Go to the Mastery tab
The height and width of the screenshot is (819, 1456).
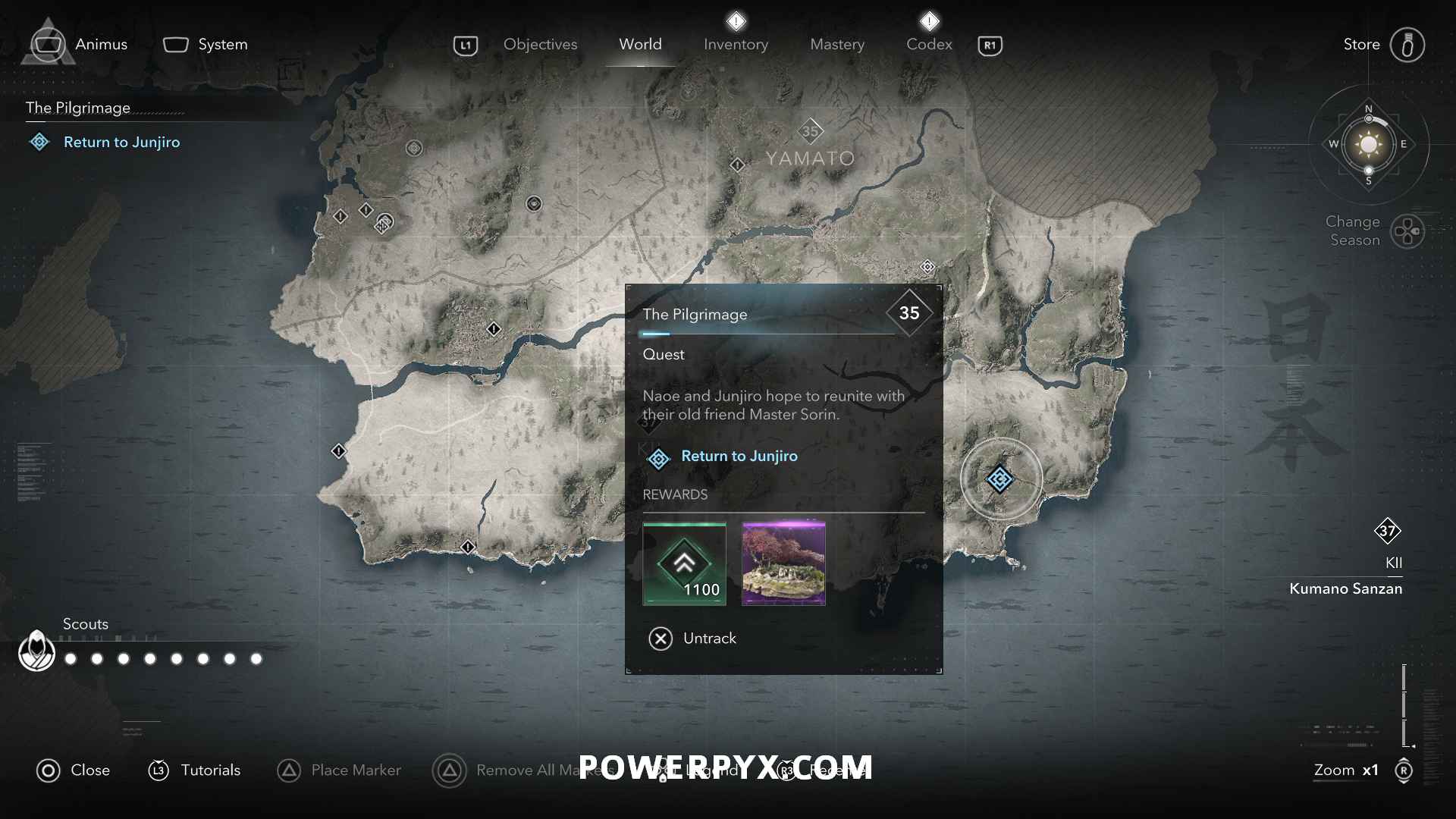click(x=836, y=45)
